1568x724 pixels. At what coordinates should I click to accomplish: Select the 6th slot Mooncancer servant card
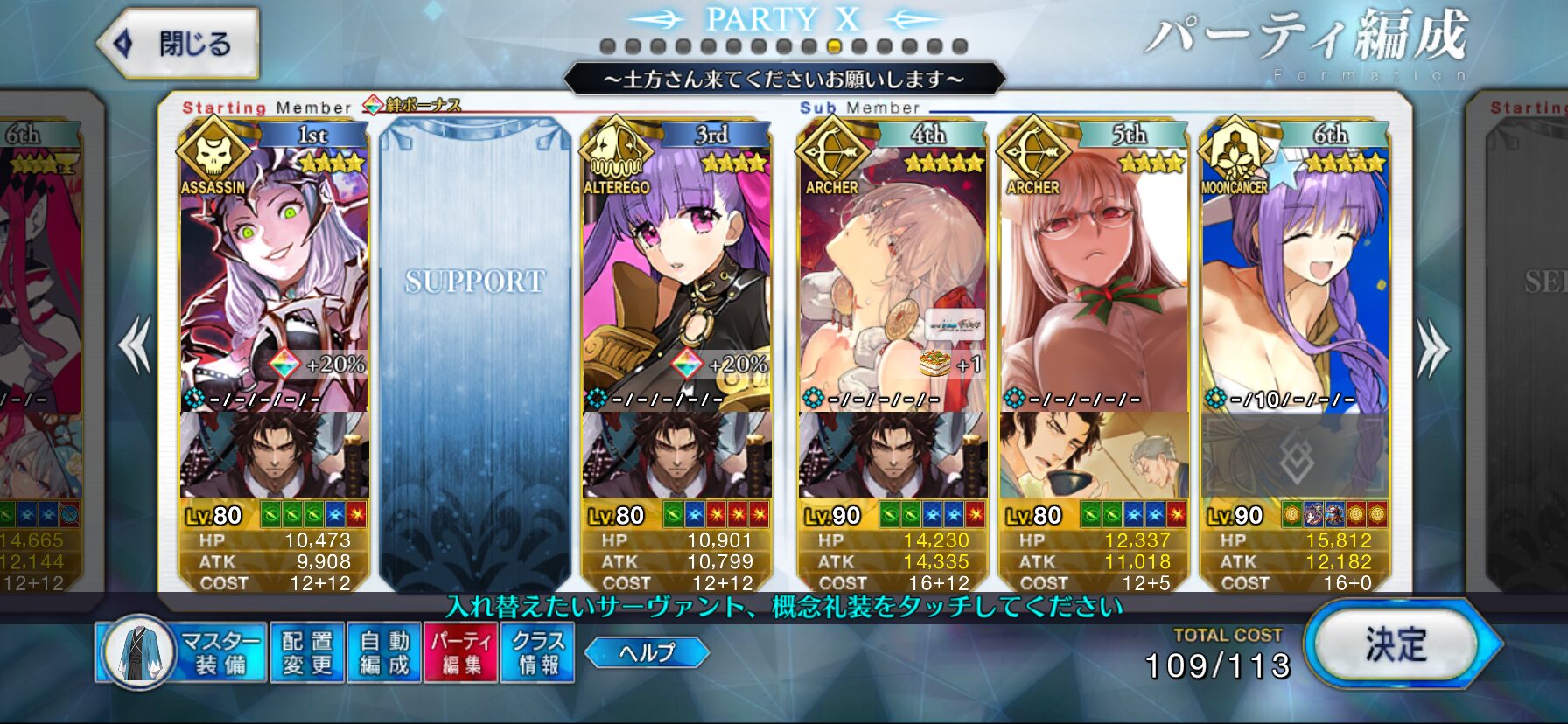tap(1295, 280)
